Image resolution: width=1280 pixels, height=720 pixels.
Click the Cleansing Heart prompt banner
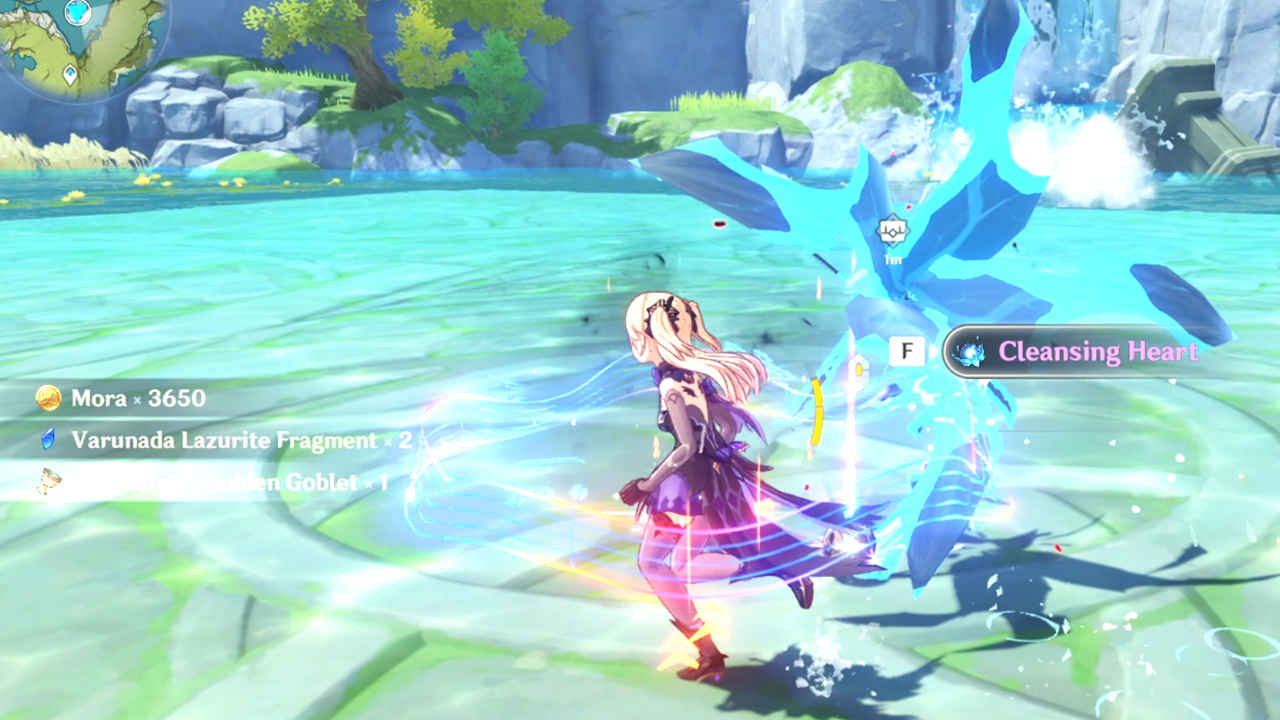coord(1075,352)
